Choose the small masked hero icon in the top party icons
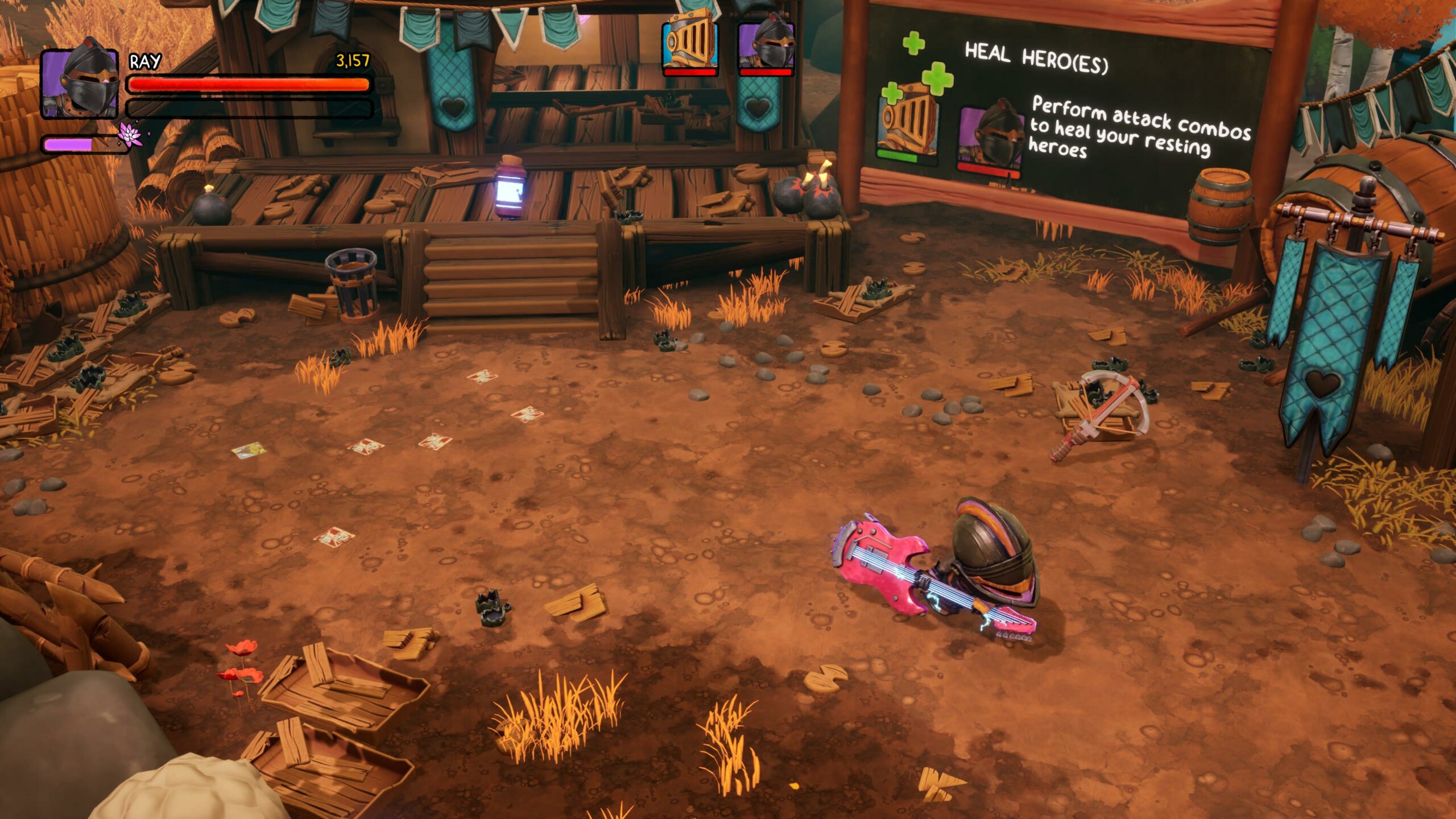1456x819 pixels. click(765, 45)
